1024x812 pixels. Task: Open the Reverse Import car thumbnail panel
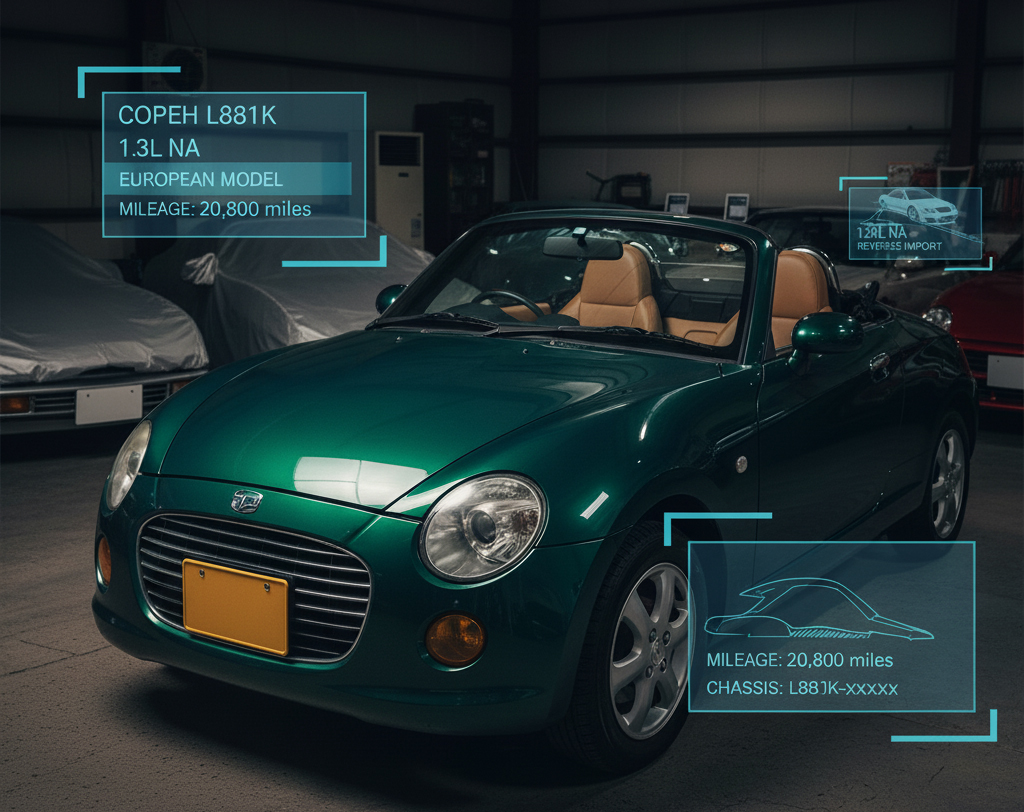pos(915,223)
